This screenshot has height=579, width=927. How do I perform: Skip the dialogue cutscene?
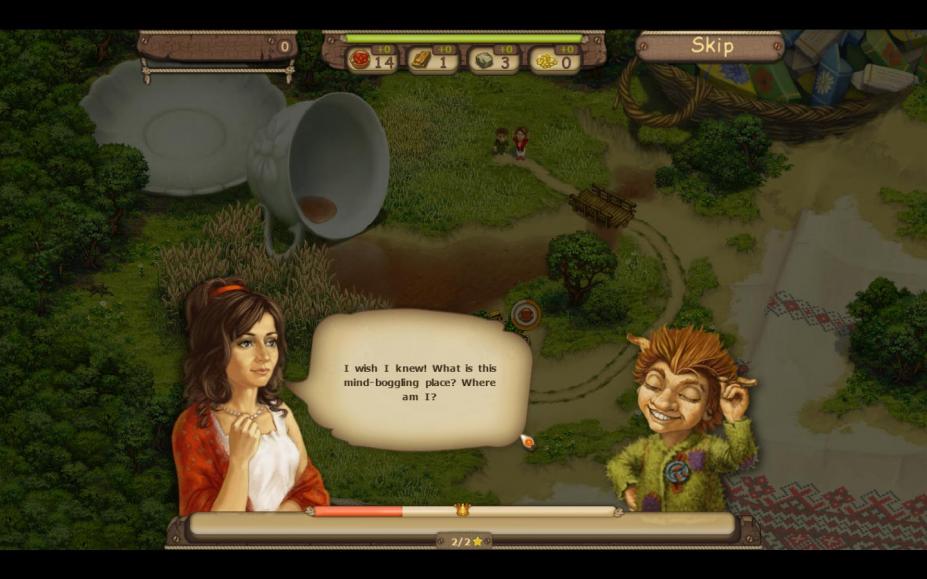coord(712,46)
